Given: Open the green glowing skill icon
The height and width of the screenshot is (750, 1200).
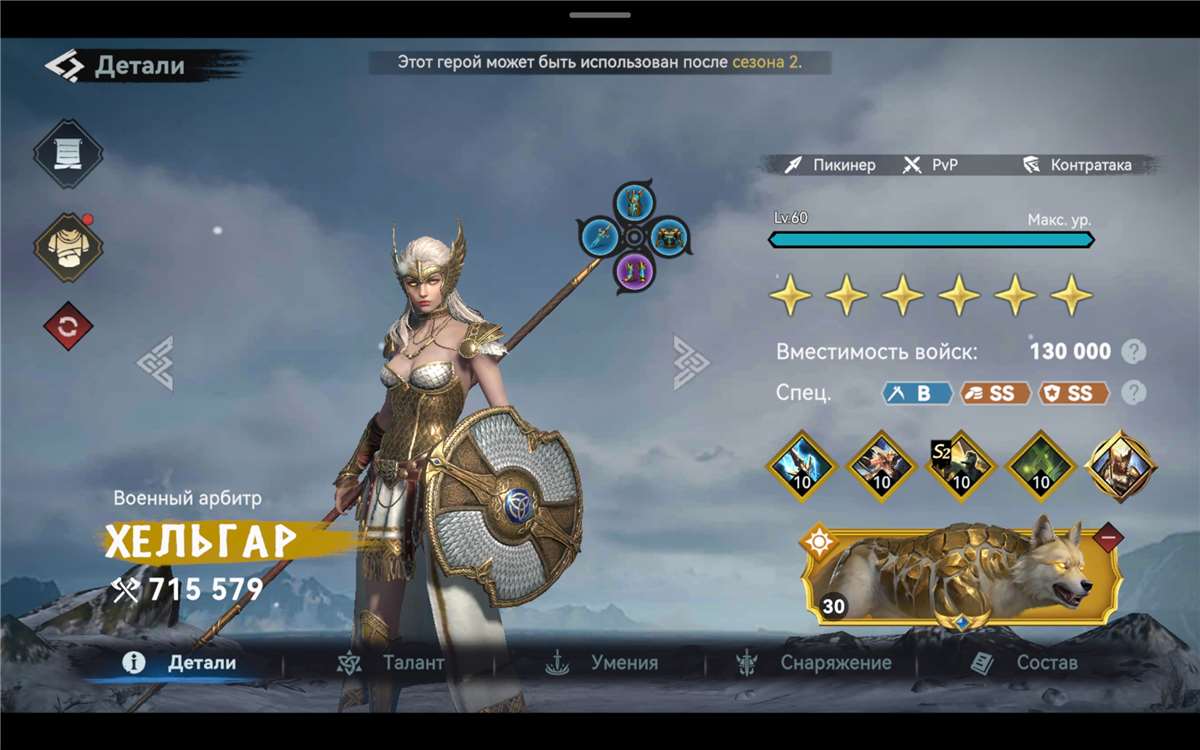Looking at the screenshot, I should (1040, 466).
